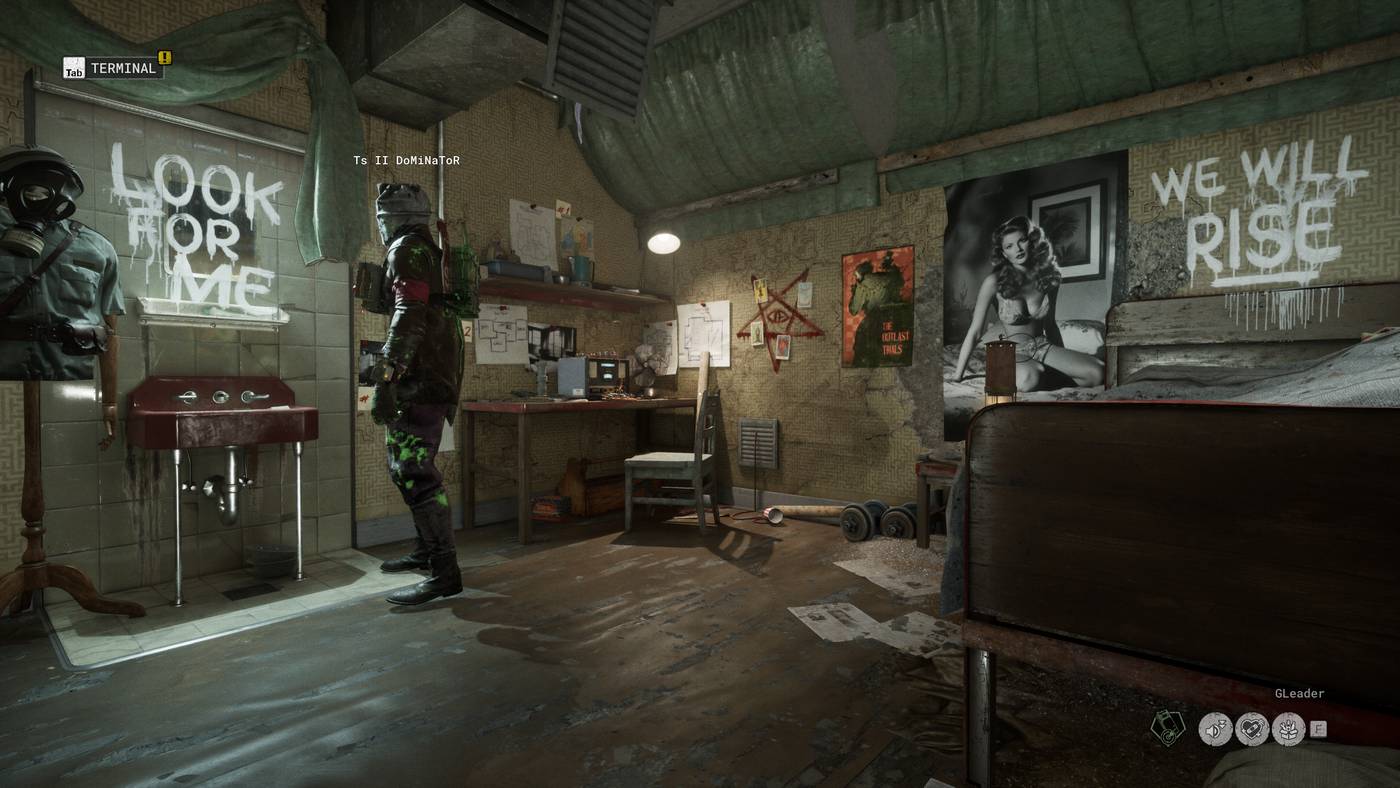The height and width of the screenshot is (788, 1400).
Task: Activate the speaker sound amp icon
Action: coord(1215,729)
